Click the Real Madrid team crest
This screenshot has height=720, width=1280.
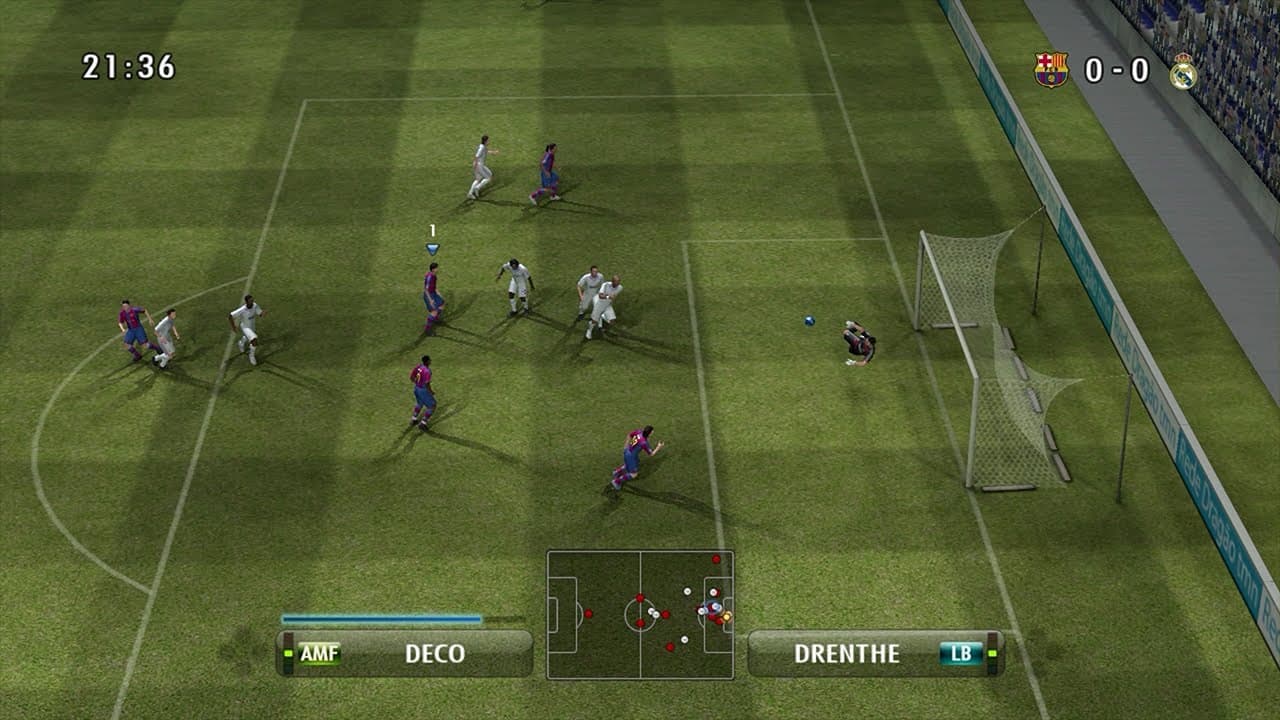pos(1185,73)
